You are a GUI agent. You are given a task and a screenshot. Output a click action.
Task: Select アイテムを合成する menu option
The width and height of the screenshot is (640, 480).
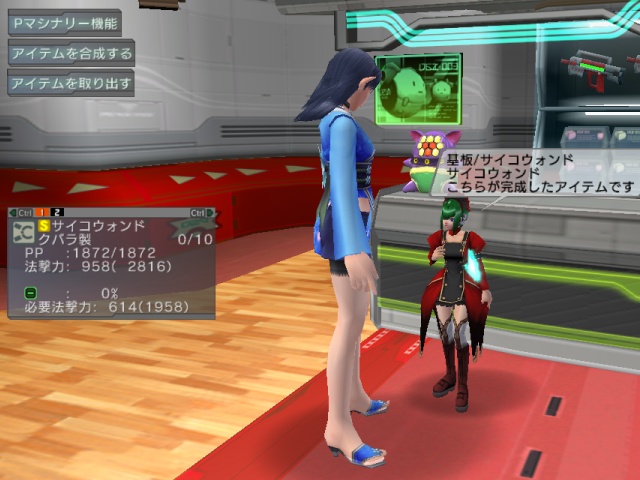(x=70, y=53)
